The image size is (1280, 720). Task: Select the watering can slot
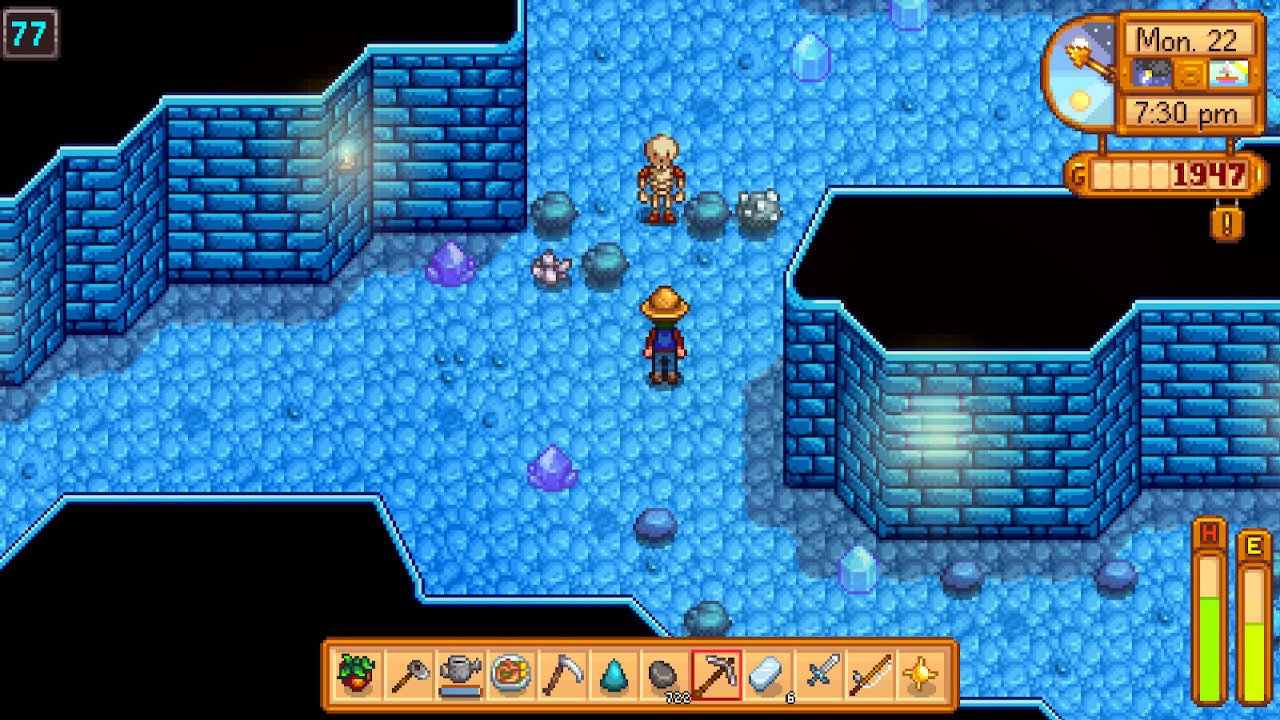[x=460, y=675]
